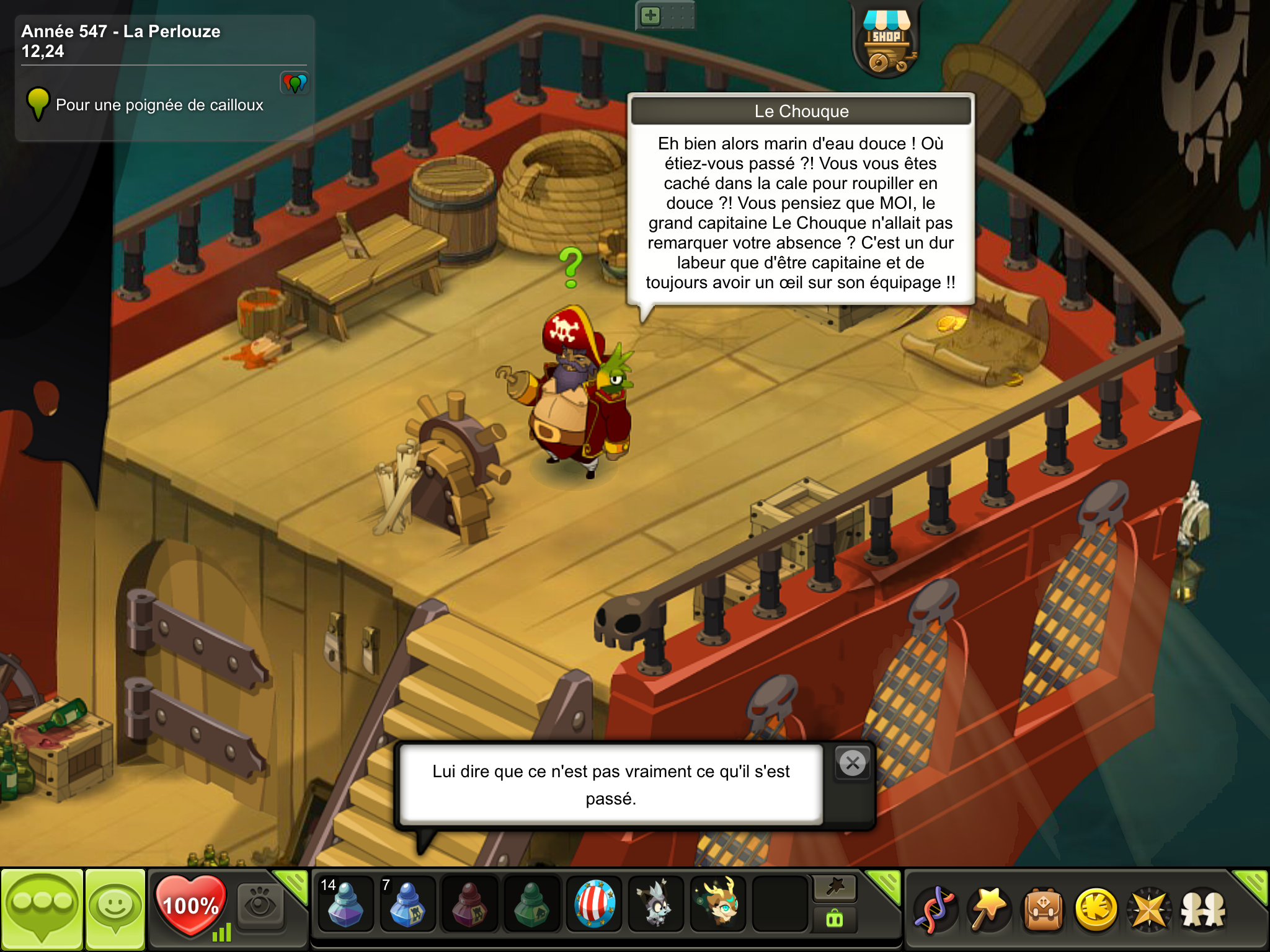Open the chat speech bubble button
The width and height of the screenshot is (1270, 952).
click(x=42, y=909)
